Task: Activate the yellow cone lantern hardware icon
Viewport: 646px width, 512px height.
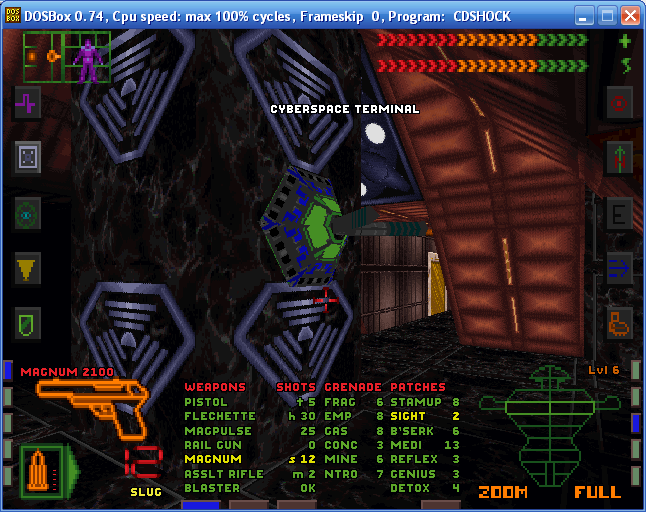Action: [x=28, y=267]
